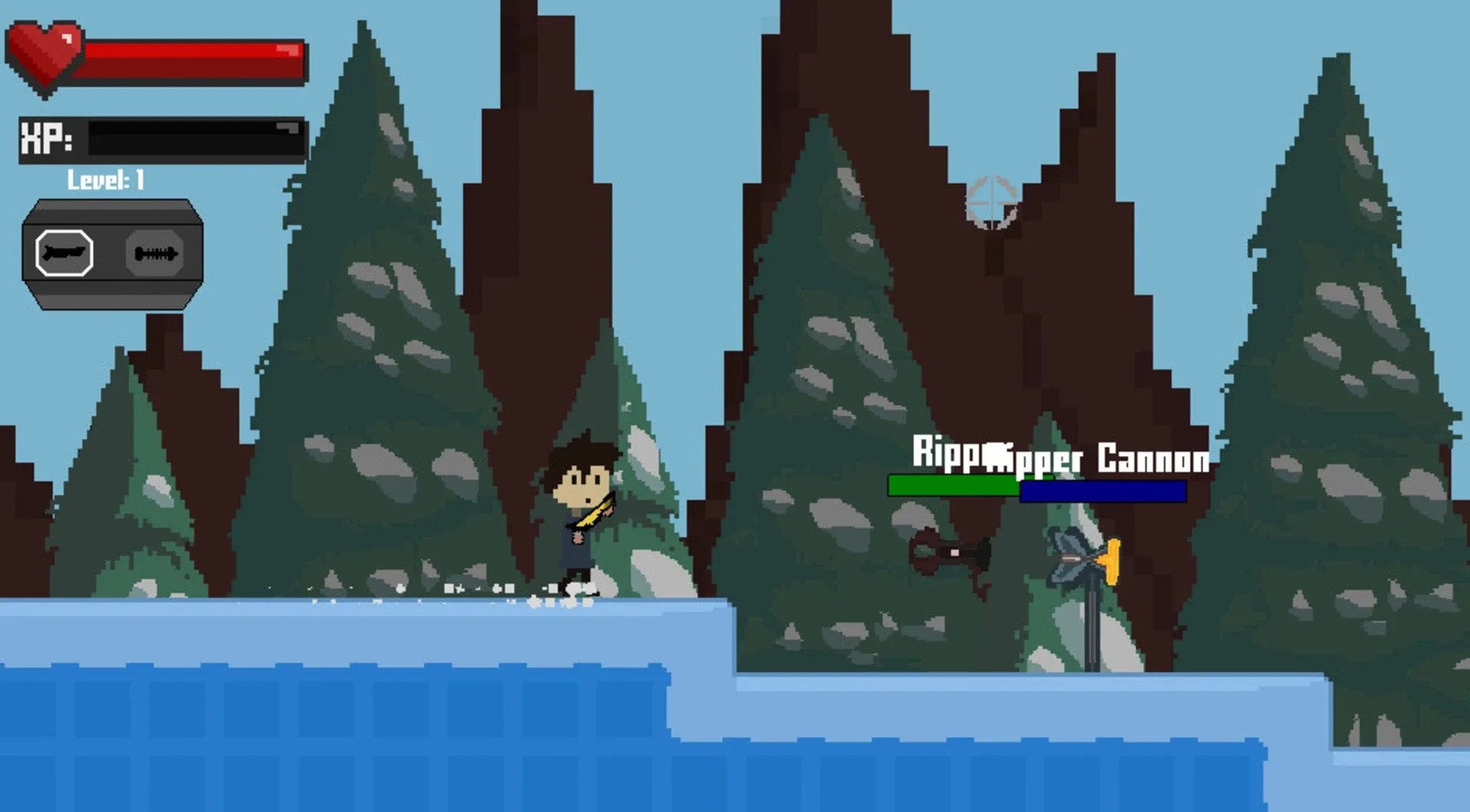Select the harpoon weapon in the second hotbar slot
The width and height of the screenshot is (1470, 812).
[158, 254]
